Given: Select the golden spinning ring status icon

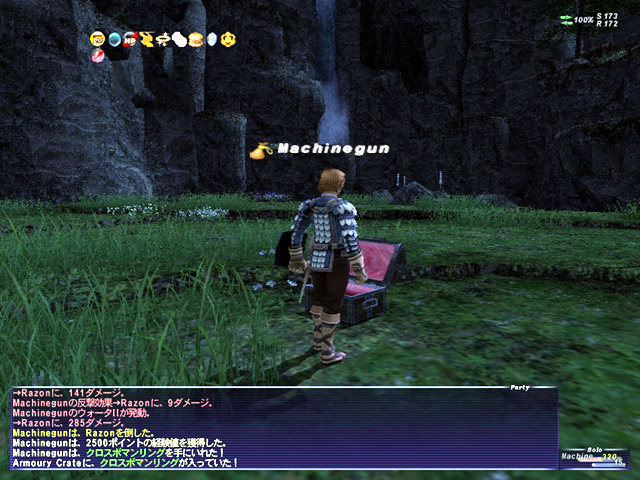Looking at the screenshot, I should coord(163,39).
